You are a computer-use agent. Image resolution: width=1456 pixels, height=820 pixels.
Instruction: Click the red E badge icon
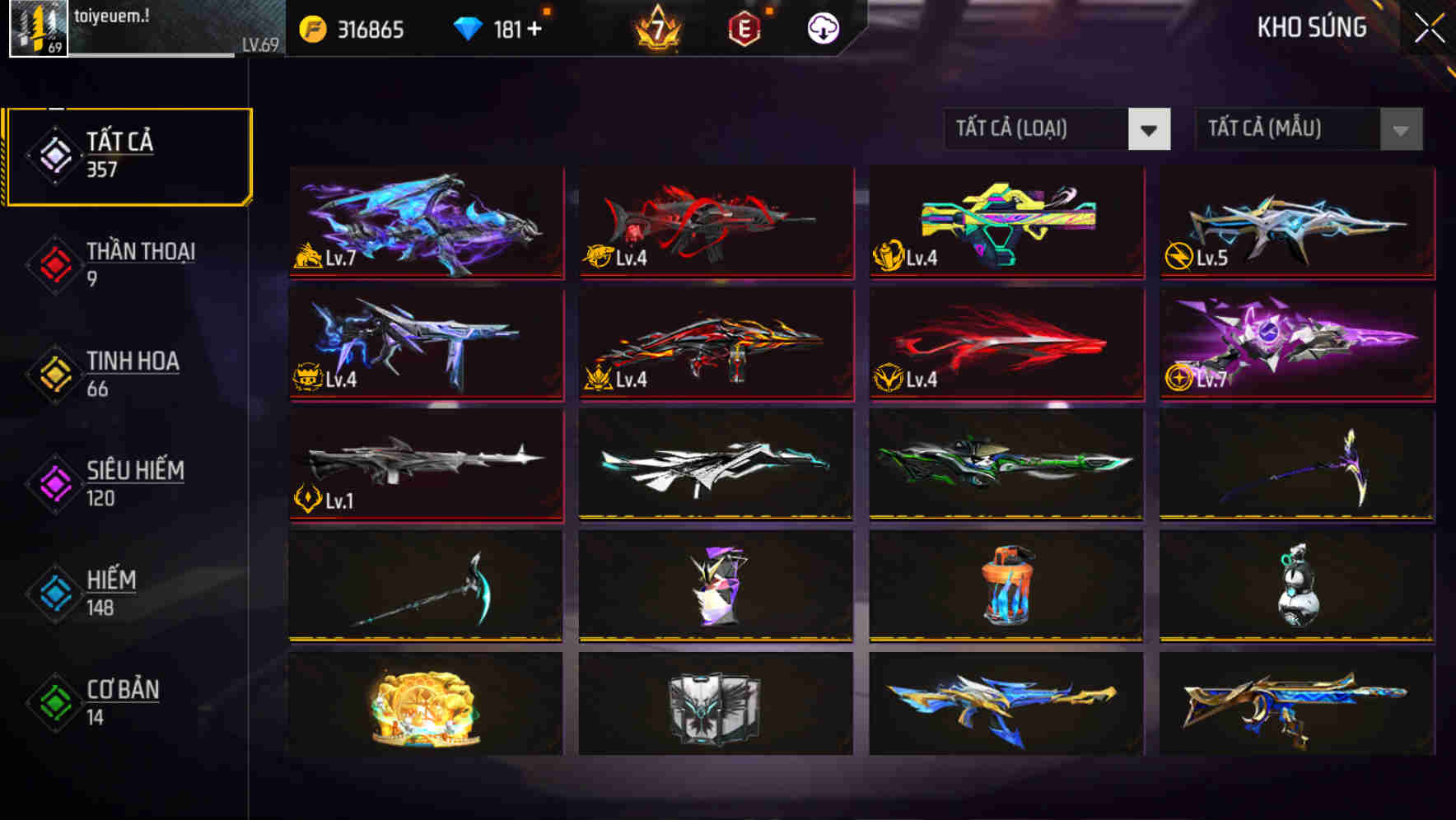click(x=744, y=27)
